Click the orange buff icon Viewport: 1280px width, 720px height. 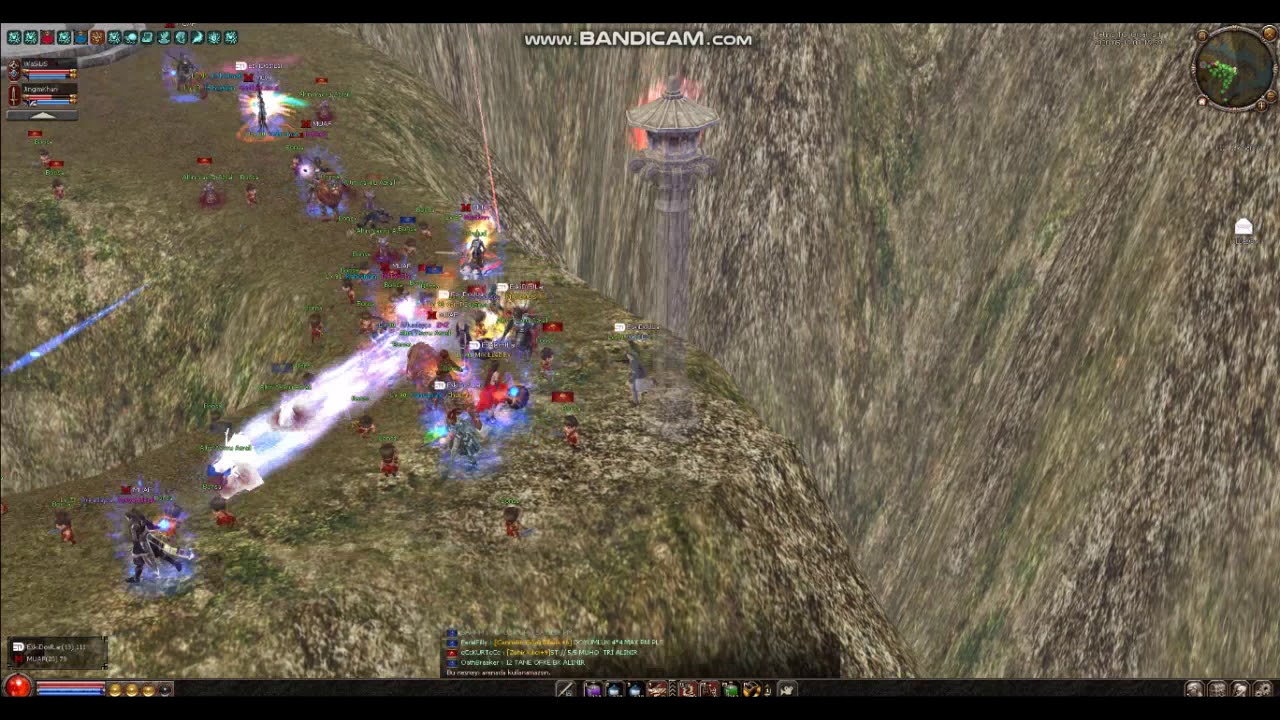pos(97,38)
